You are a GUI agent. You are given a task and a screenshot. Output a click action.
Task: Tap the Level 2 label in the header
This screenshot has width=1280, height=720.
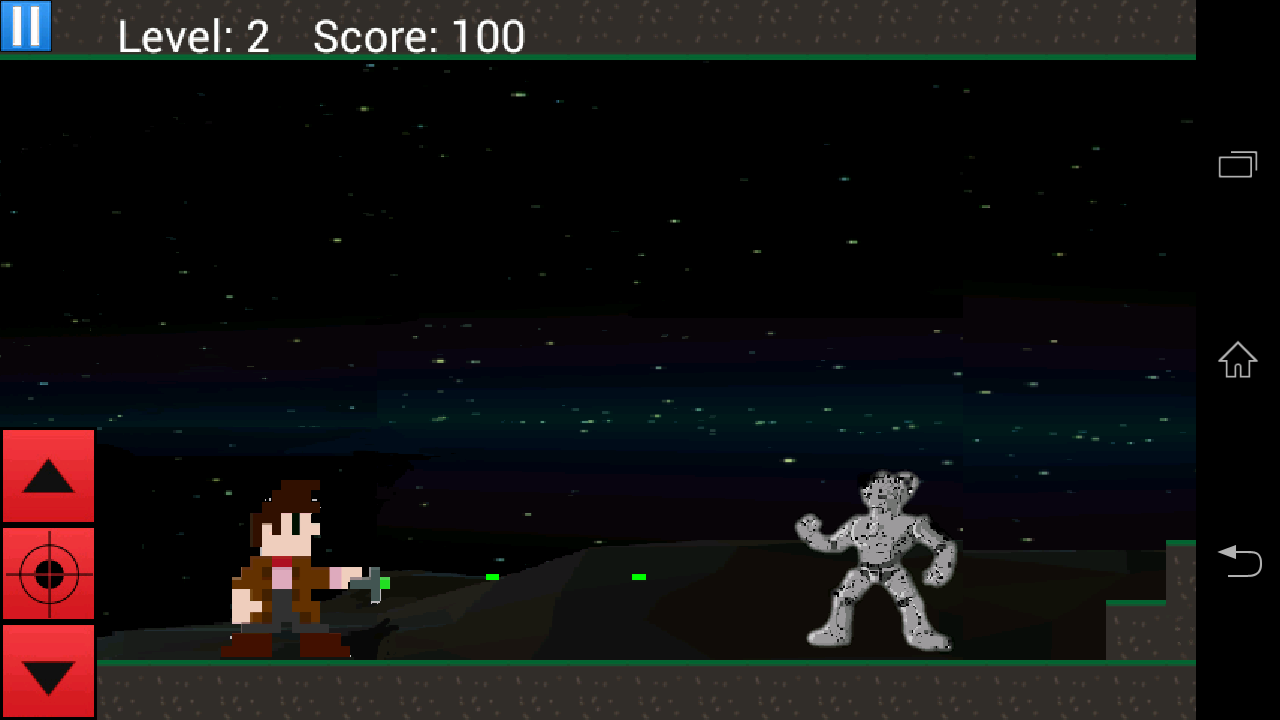point(193,37)
